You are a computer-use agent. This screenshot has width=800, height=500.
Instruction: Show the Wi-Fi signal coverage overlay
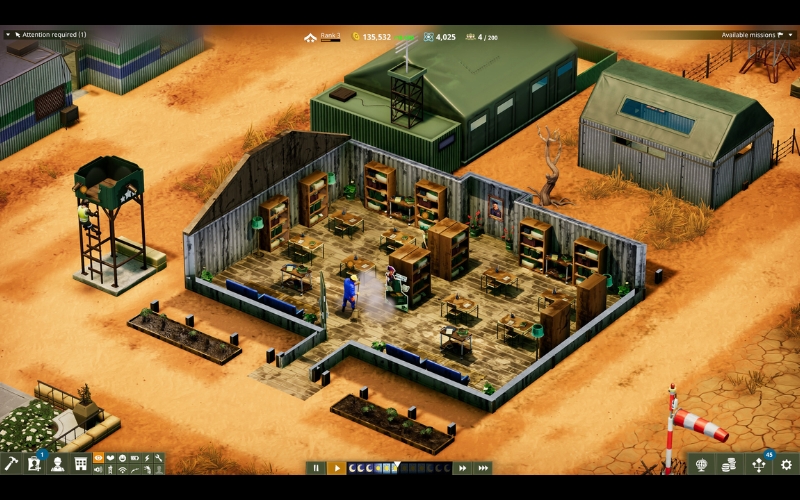point(123,470)
